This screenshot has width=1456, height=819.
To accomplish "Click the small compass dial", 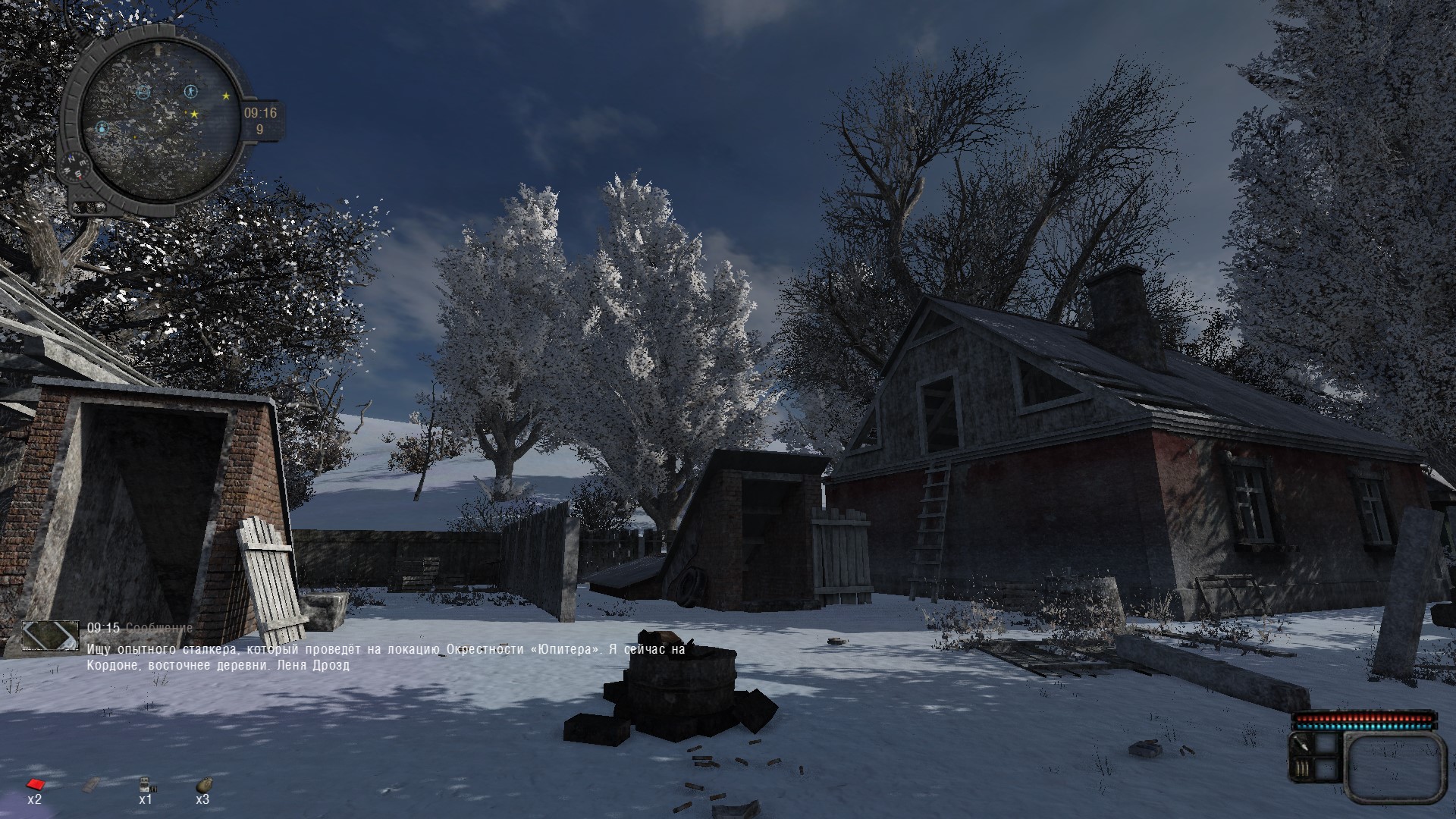I will click(x=76, y=166).
